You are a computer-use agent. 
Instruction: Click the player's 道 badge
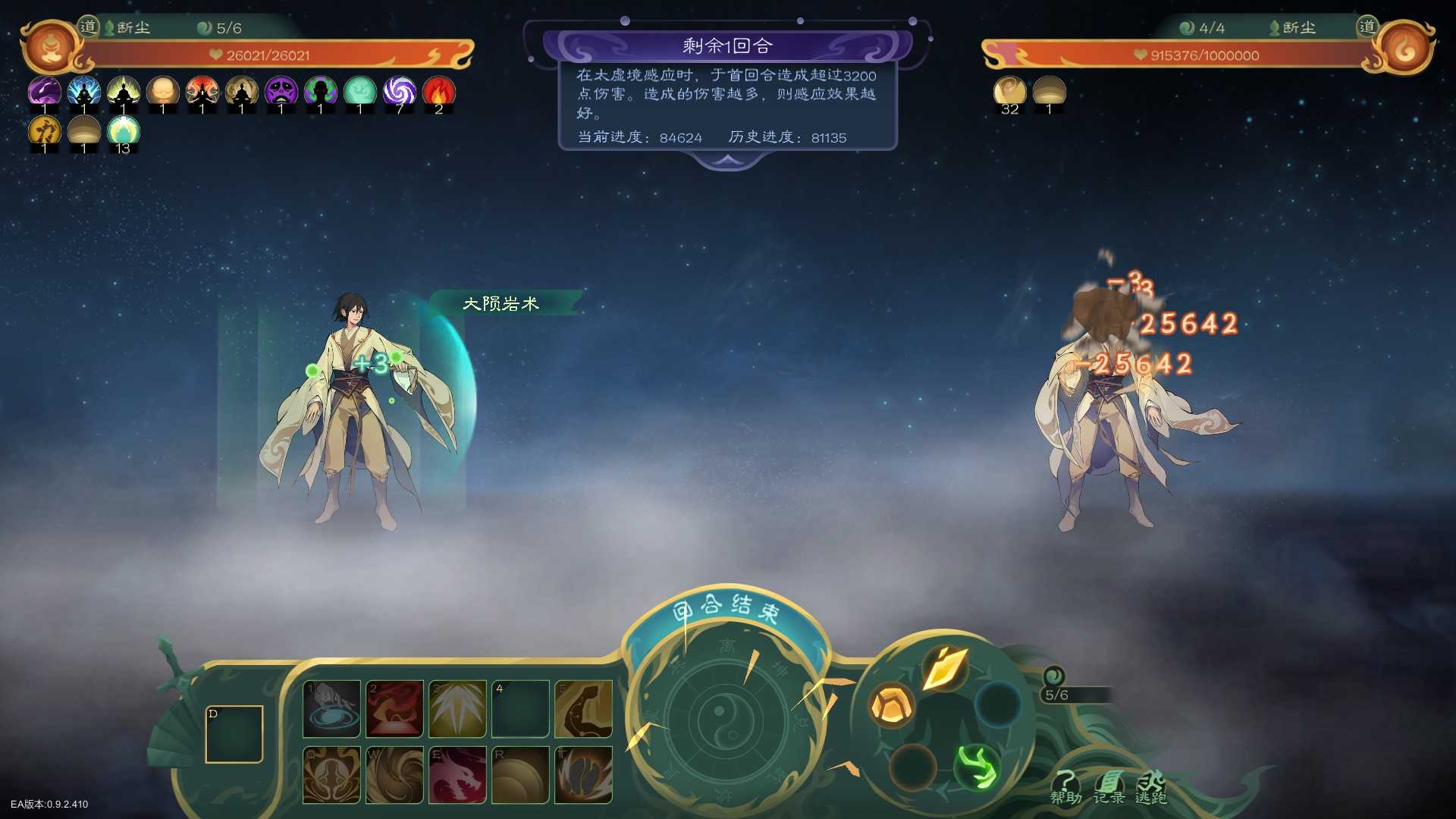89,27
